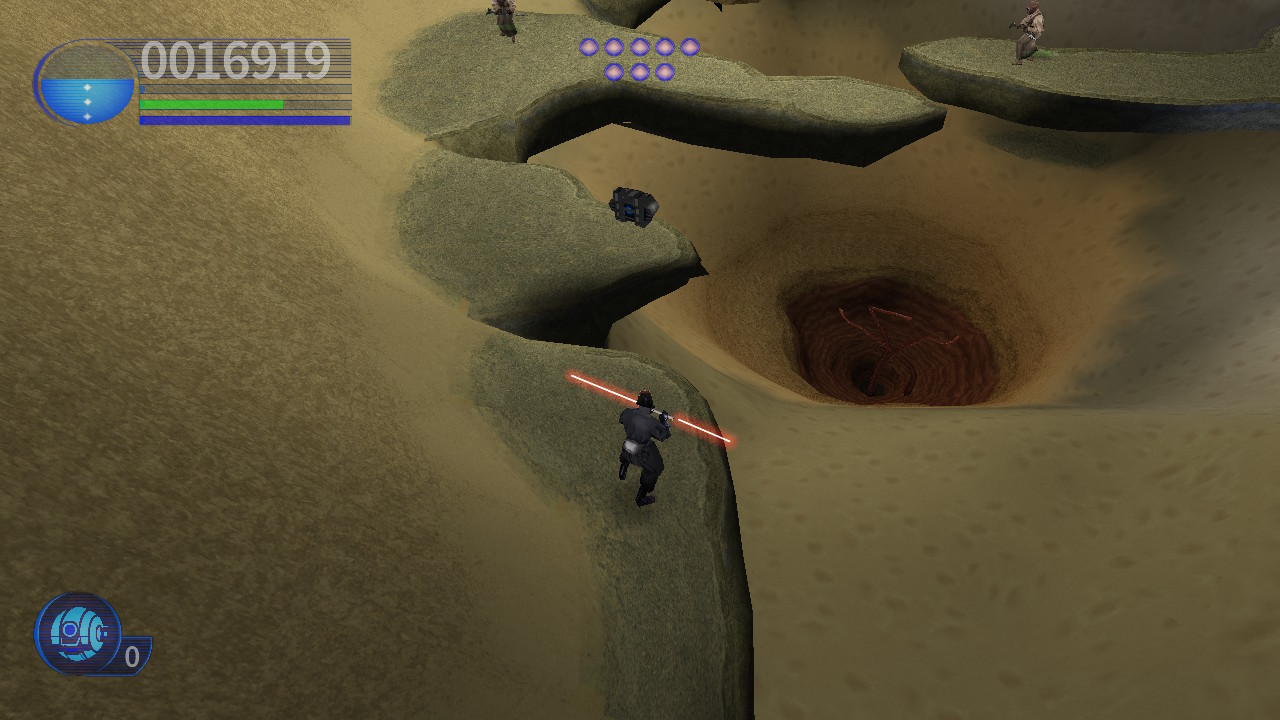Viewport: 1280px width, 720px height.
Task: Click the rightmost crystal in the top row
Action: 690,47
